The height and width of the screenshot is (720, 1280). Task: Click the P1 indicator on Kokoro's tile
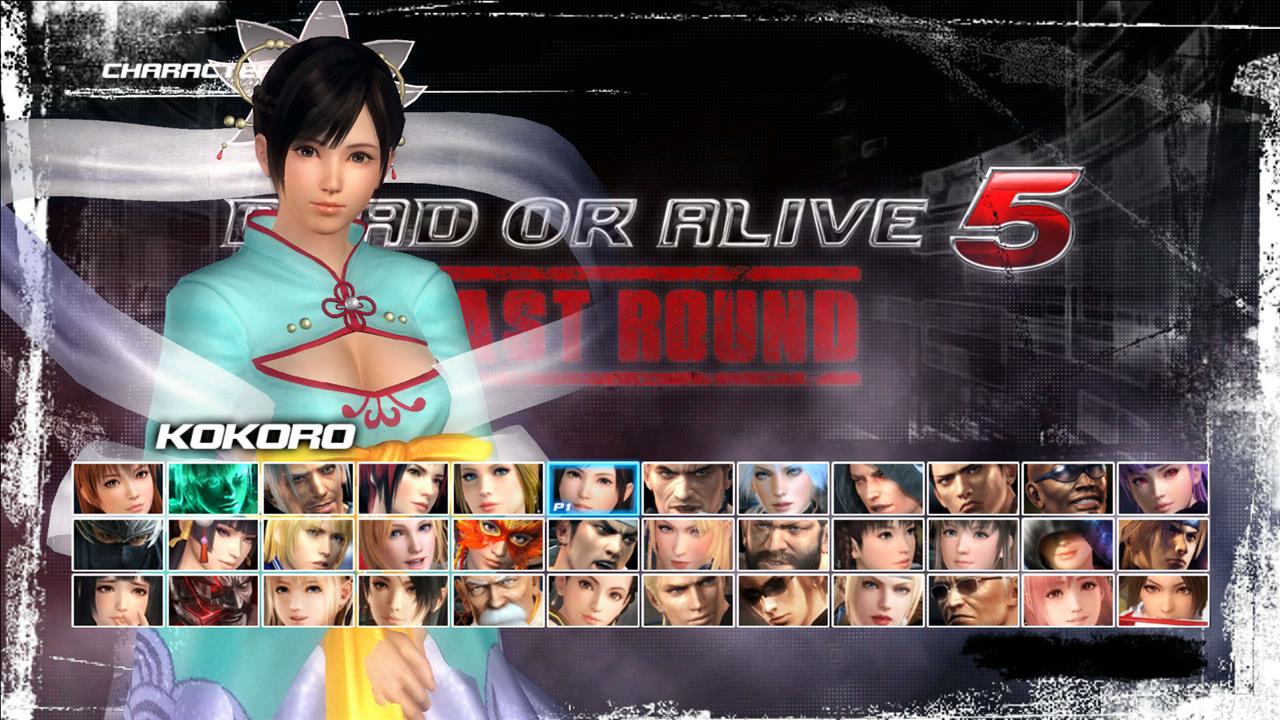[563, 508]
